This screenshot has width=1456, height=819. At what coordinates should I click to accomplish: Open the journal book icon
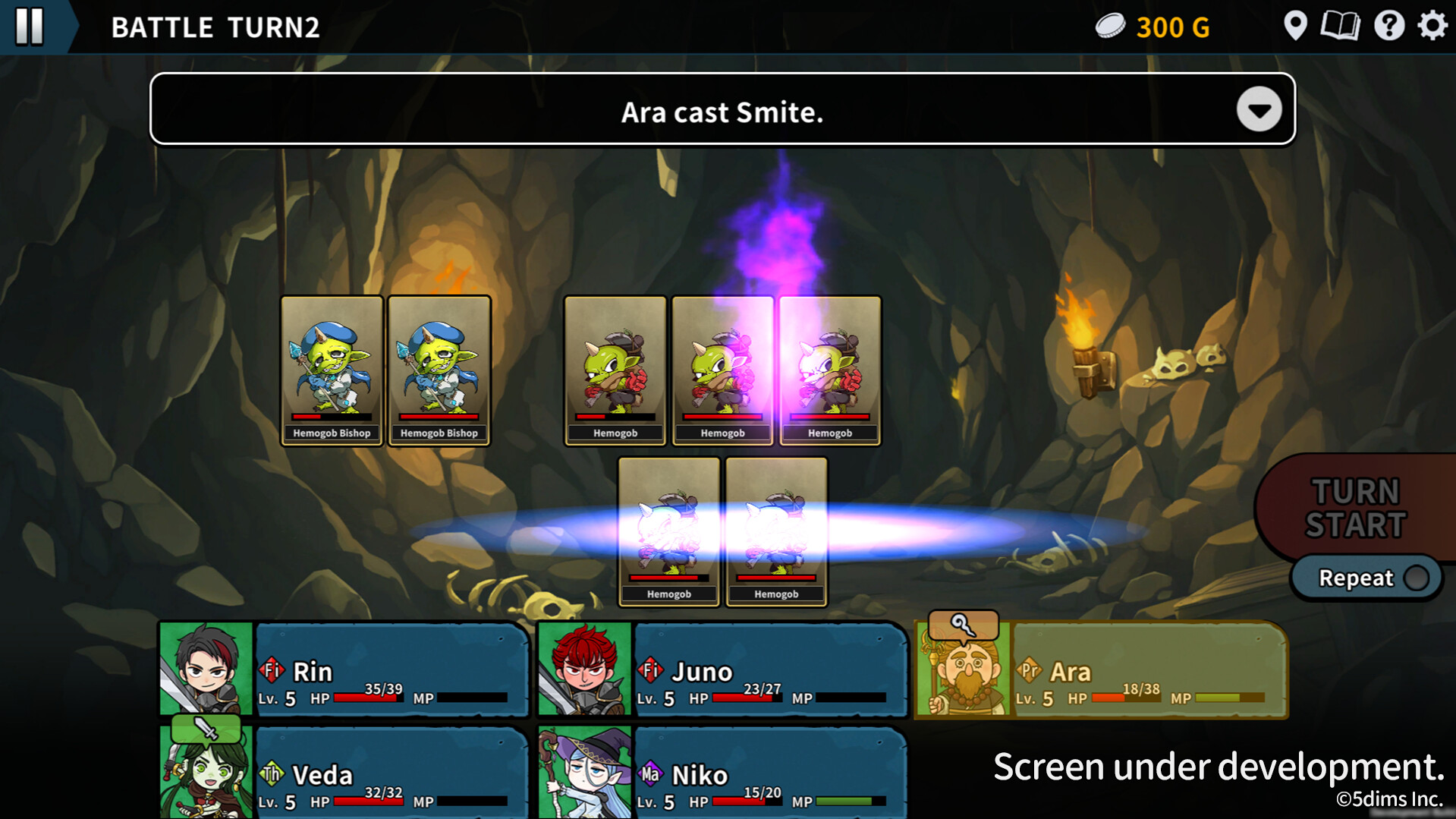(x=1340, y=27)
